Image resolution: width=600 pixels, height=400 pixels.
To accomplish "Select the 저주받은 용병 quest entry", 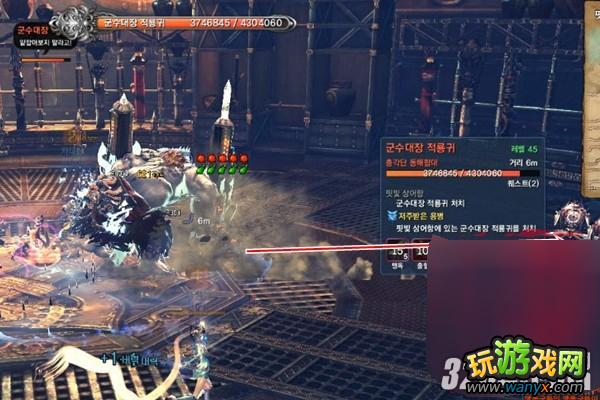I will [x=423, y=214].
